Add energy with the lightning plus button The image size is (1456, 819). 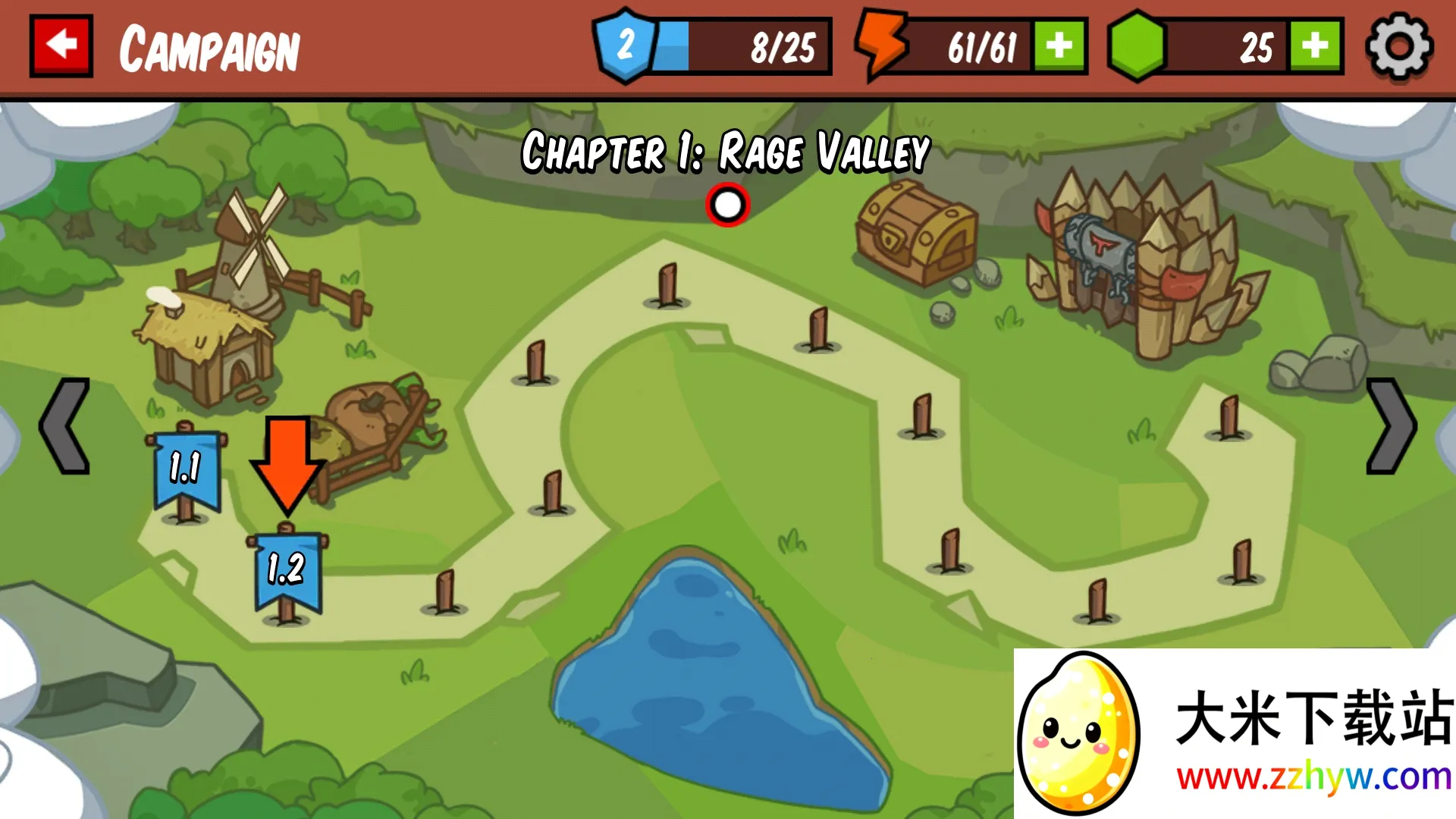1059,47
